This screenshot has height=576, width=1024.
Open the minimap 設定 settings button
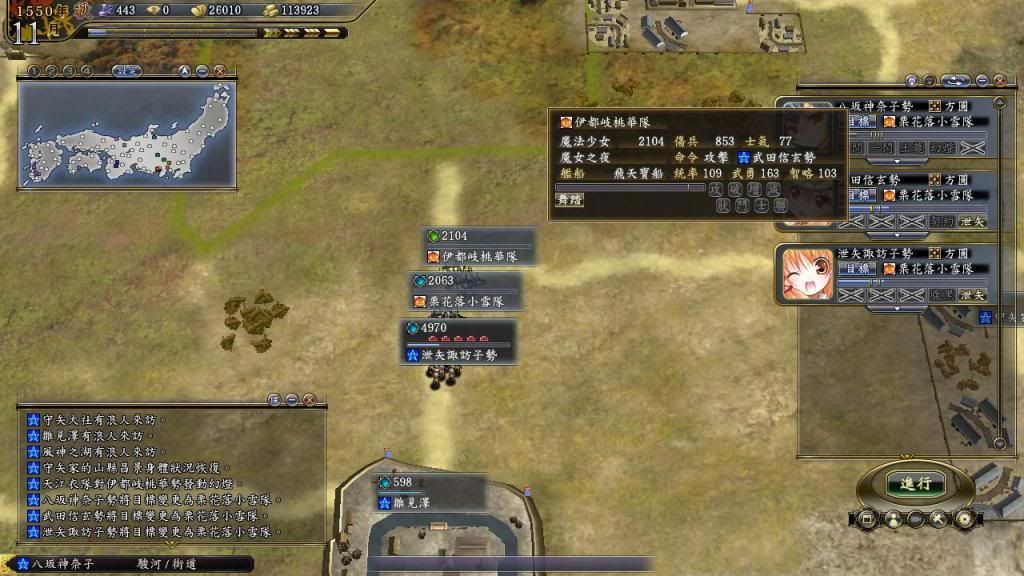[126, 71]
